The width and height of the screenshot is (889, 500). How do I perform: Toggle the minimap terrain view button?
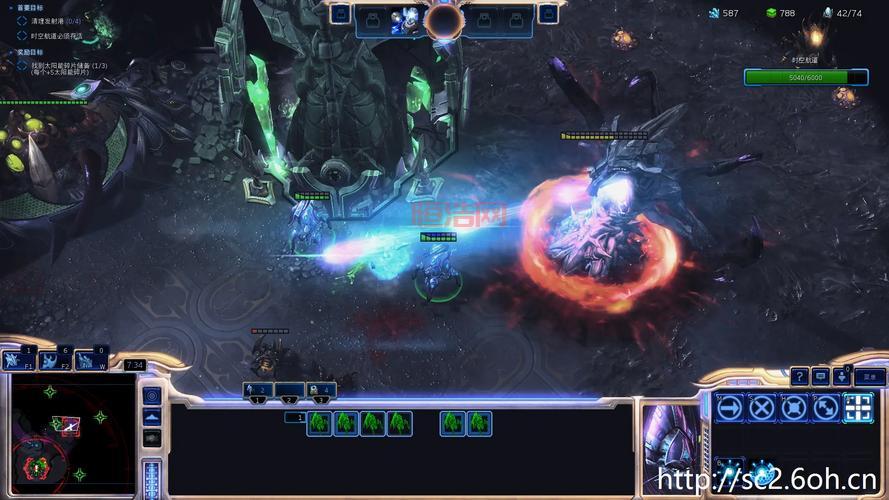pyautogui.click(x=152, y=417)
